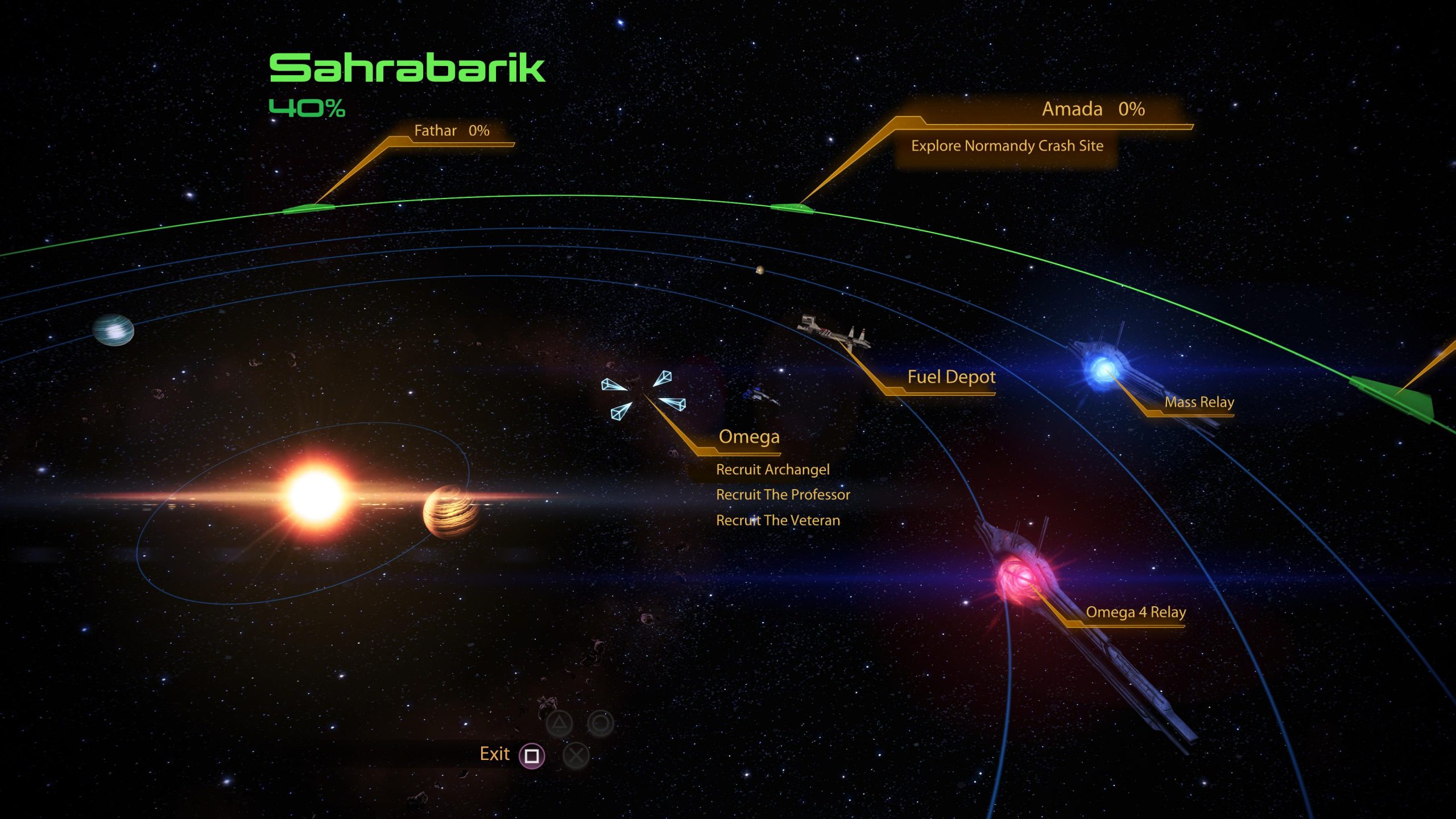Open the Explore Normandy Crash Site mission
This screenshot has width=1456, height=819.
1007,146
